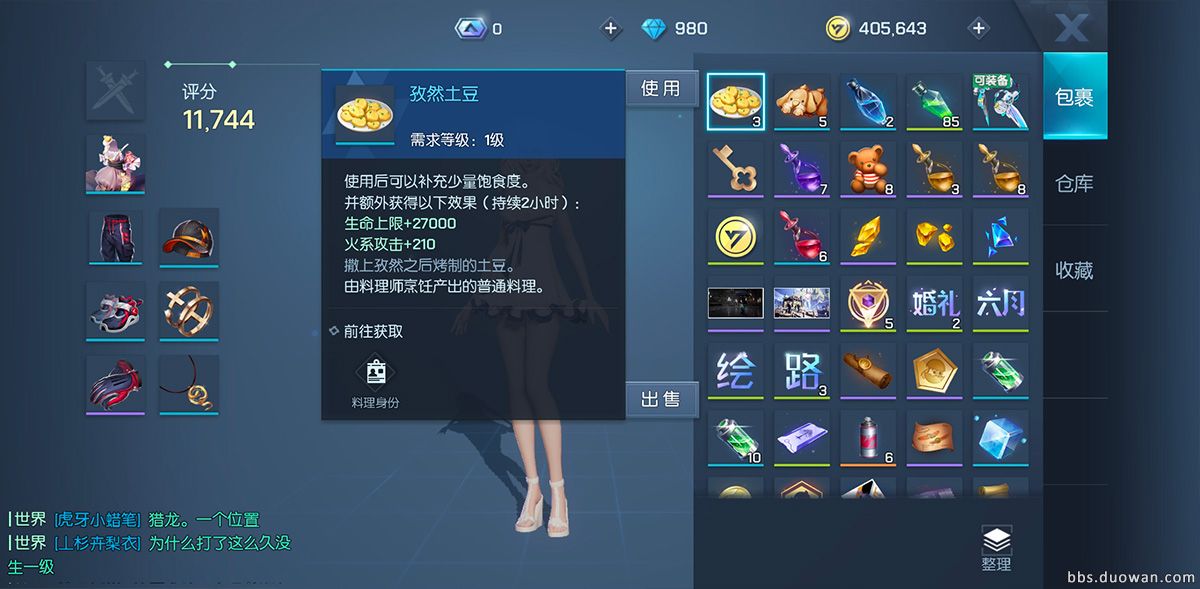Image resolution: width=1200 pixels, height=589 pixels.
Task: Choose the spray can item slot
Action: click(x=868, y=437)
